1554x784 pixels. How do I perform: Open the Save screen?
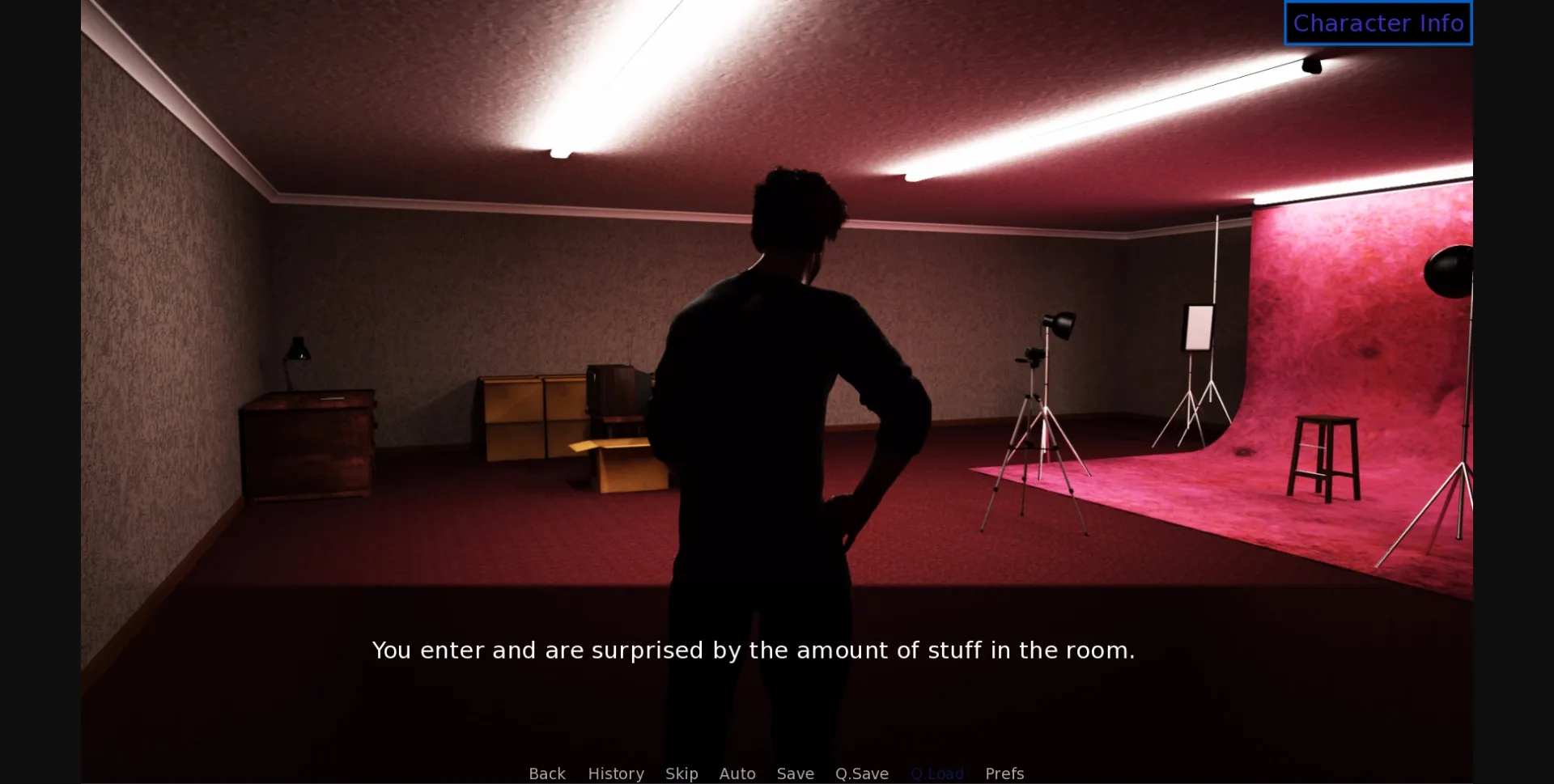(795, 773)
